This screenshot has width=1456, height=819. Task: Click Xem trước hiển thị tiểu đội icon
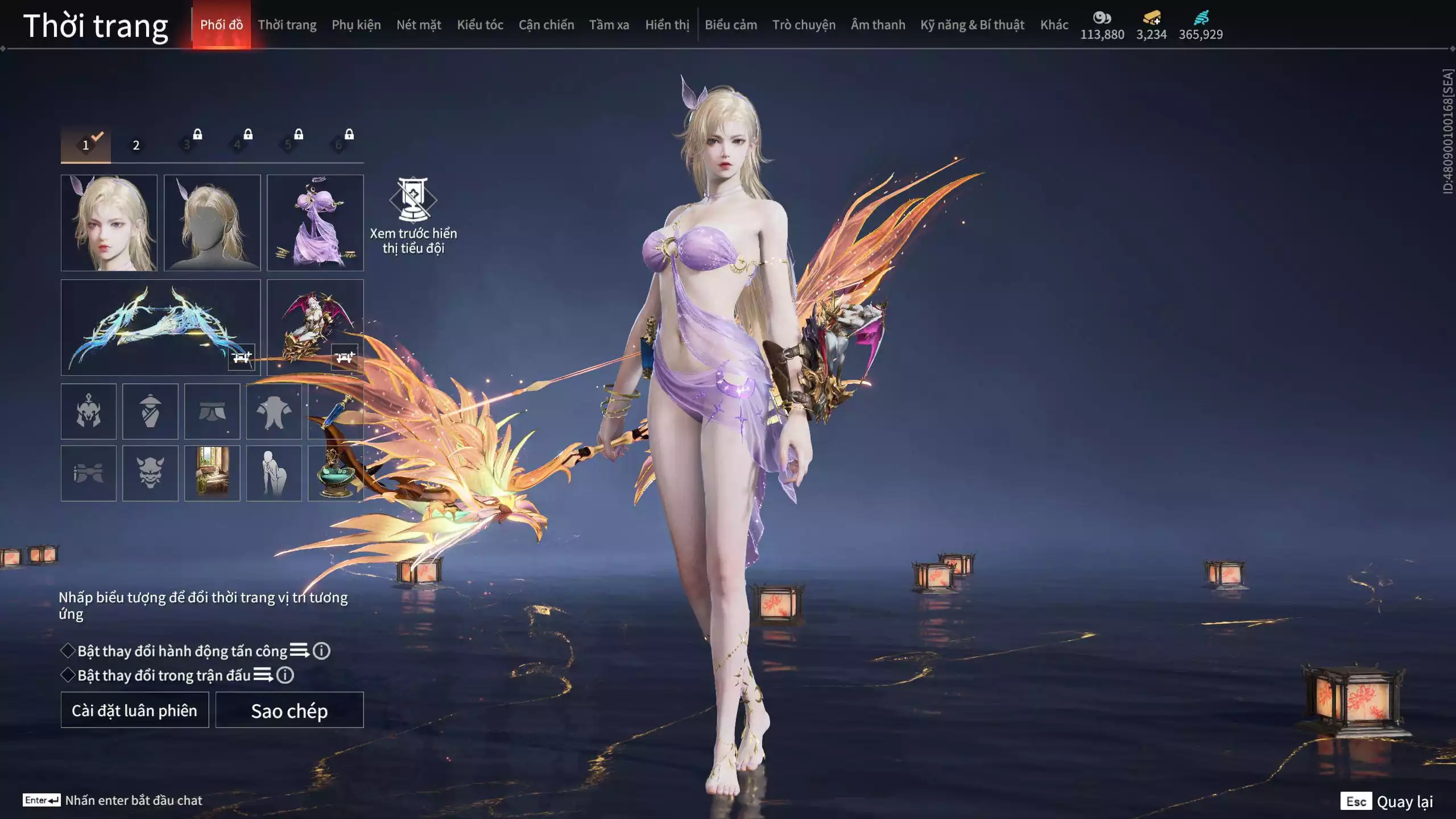[413, 200]
